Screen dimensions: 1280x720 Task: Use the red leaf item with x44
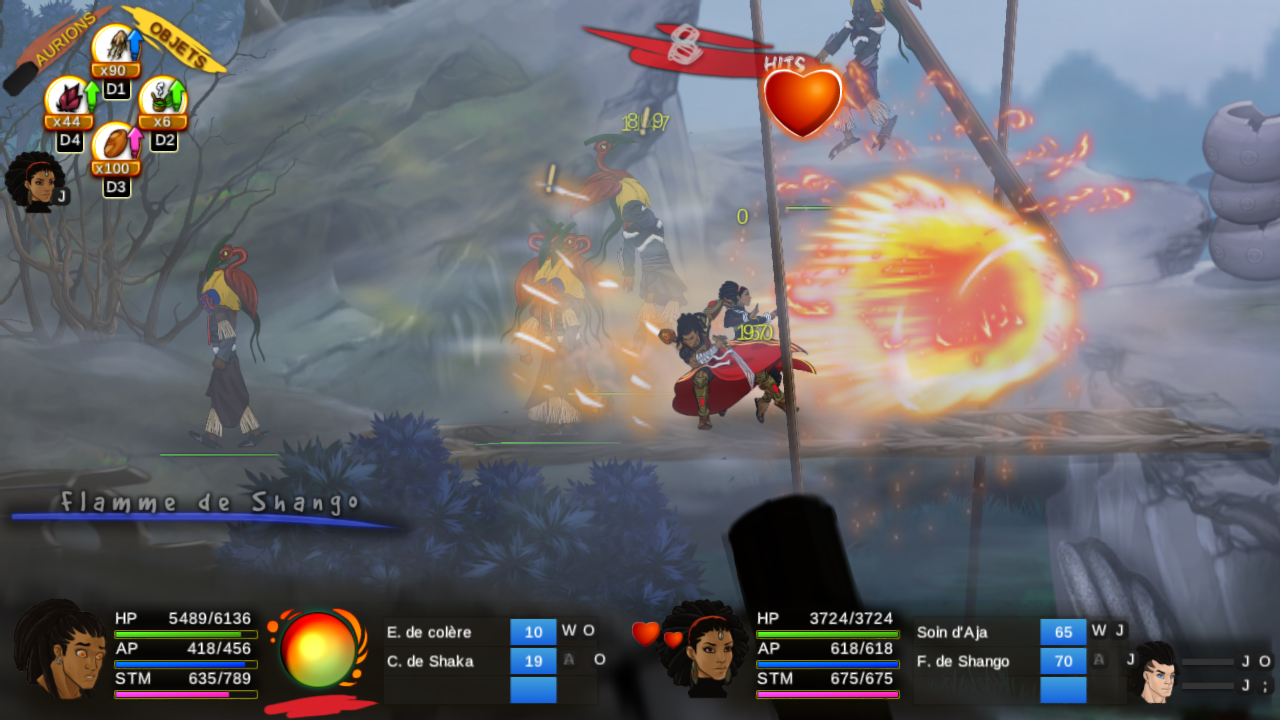click(67, 99)
